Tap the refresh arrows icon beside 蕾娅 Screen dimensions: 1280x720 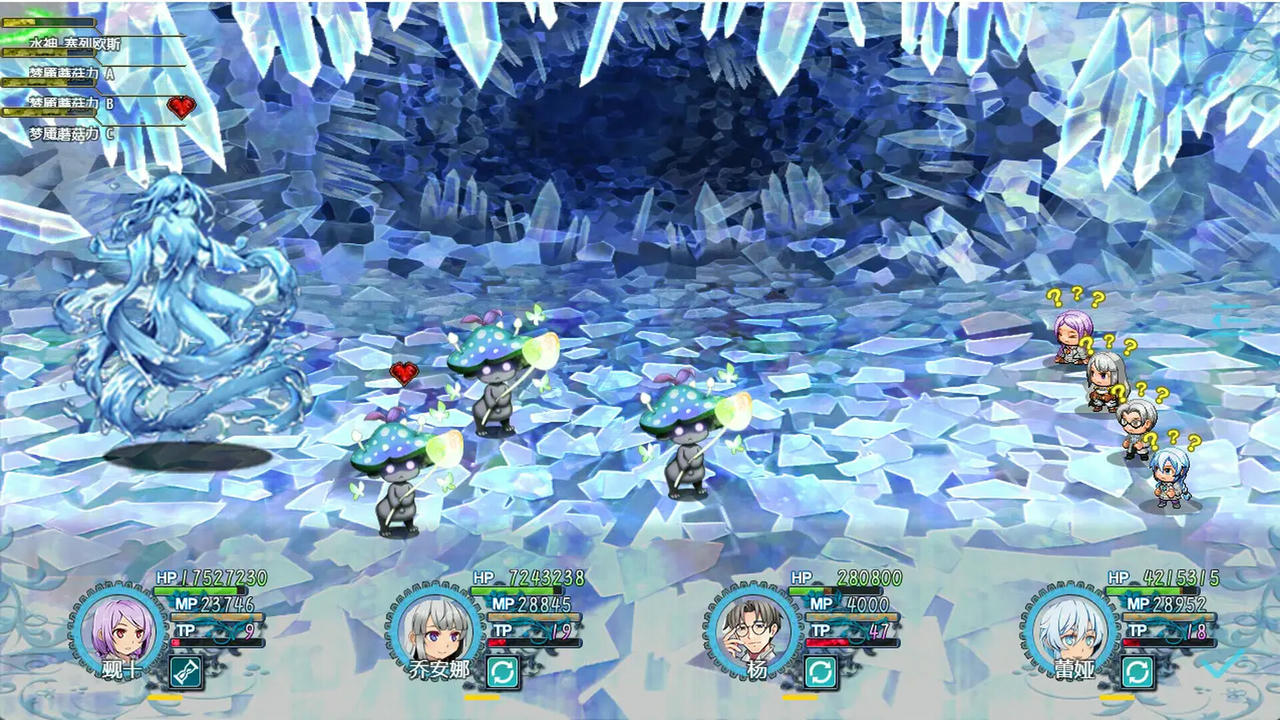coord(1137,672)
